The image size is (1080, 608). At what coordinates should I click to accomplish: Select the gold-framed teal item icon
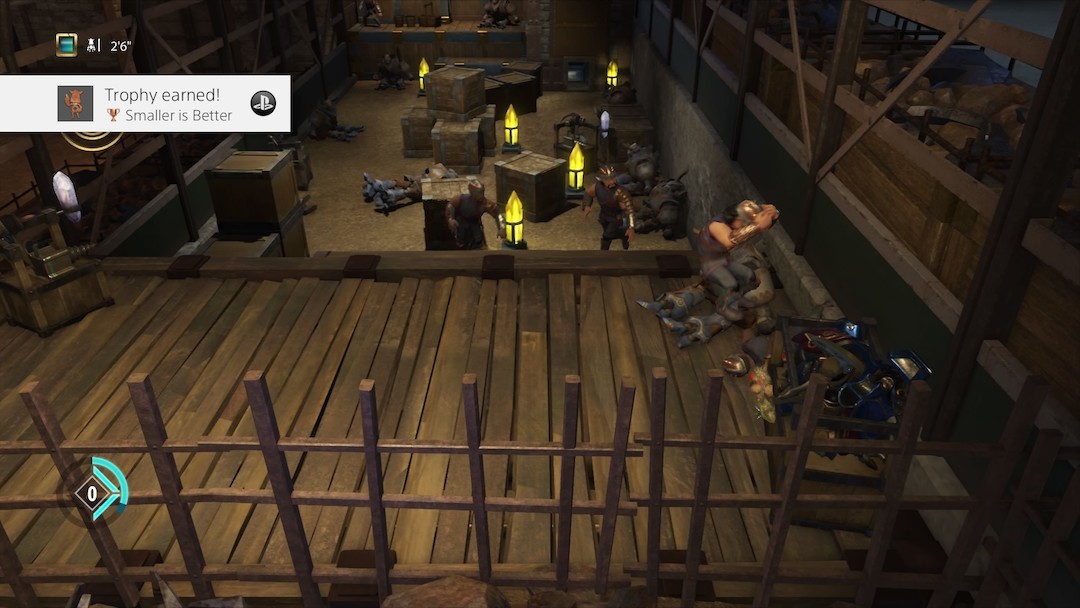(x=66, y=44)
